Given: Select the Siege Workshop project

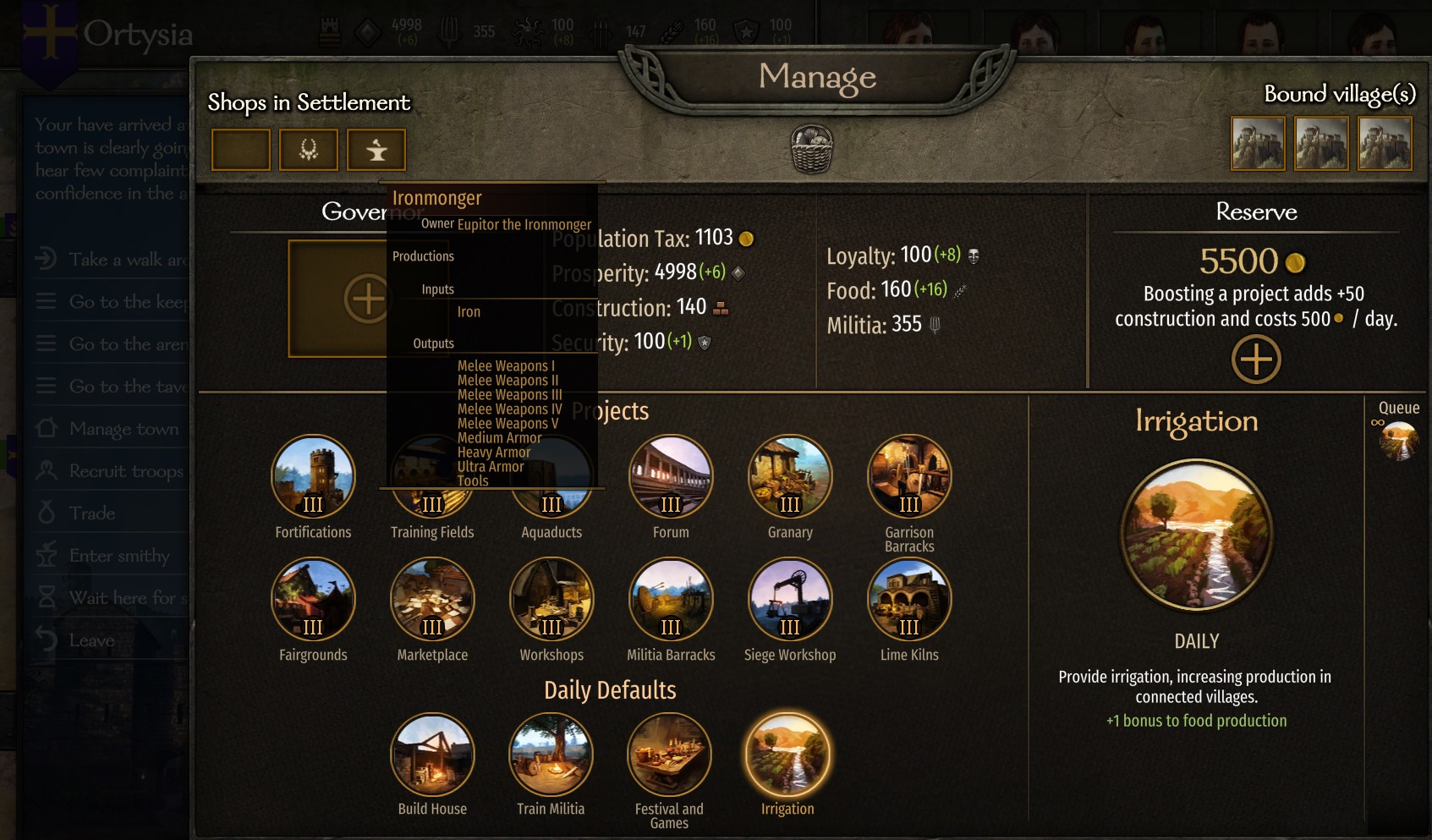Looking at the screenshot, I should (789, 599).
